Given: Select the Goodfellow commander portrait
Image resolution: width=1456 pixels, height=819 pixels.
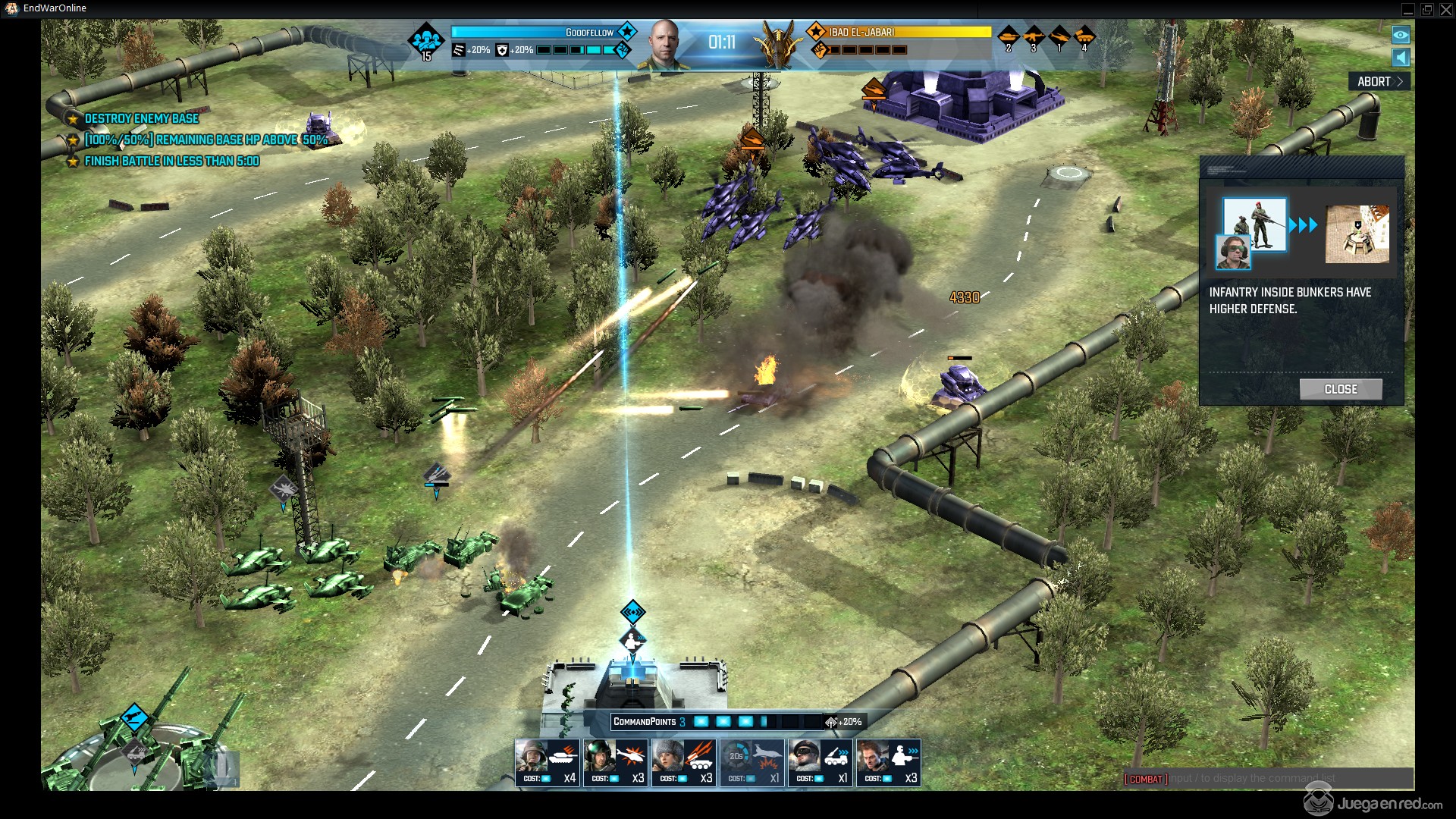Looking at the screenshot, I should coord(664,44).
